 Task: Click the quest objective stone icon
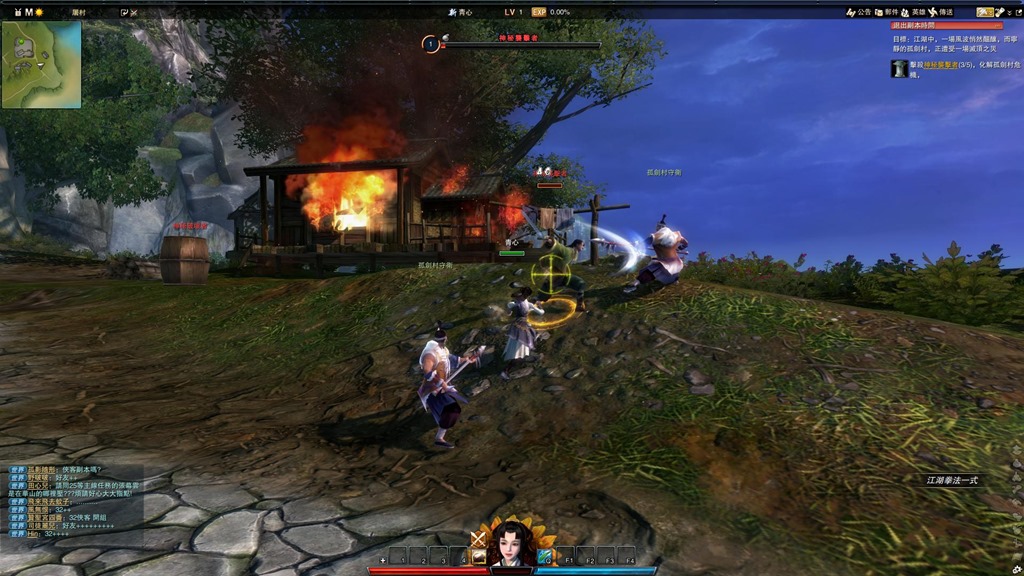point(900,68)
